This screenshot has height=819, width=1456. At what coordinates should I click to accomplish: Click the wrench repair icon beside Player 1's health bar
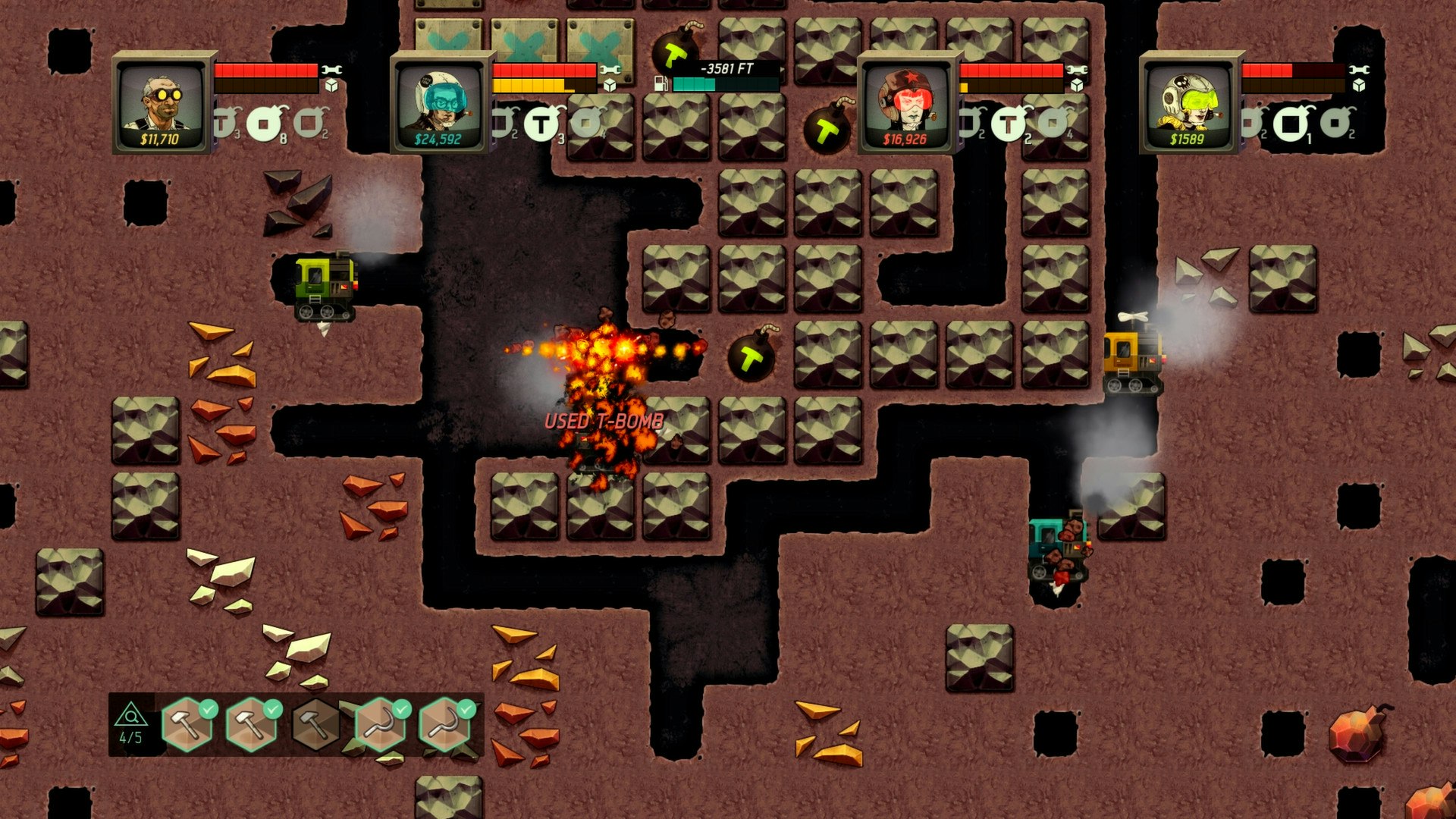click(x=331, y=69)
